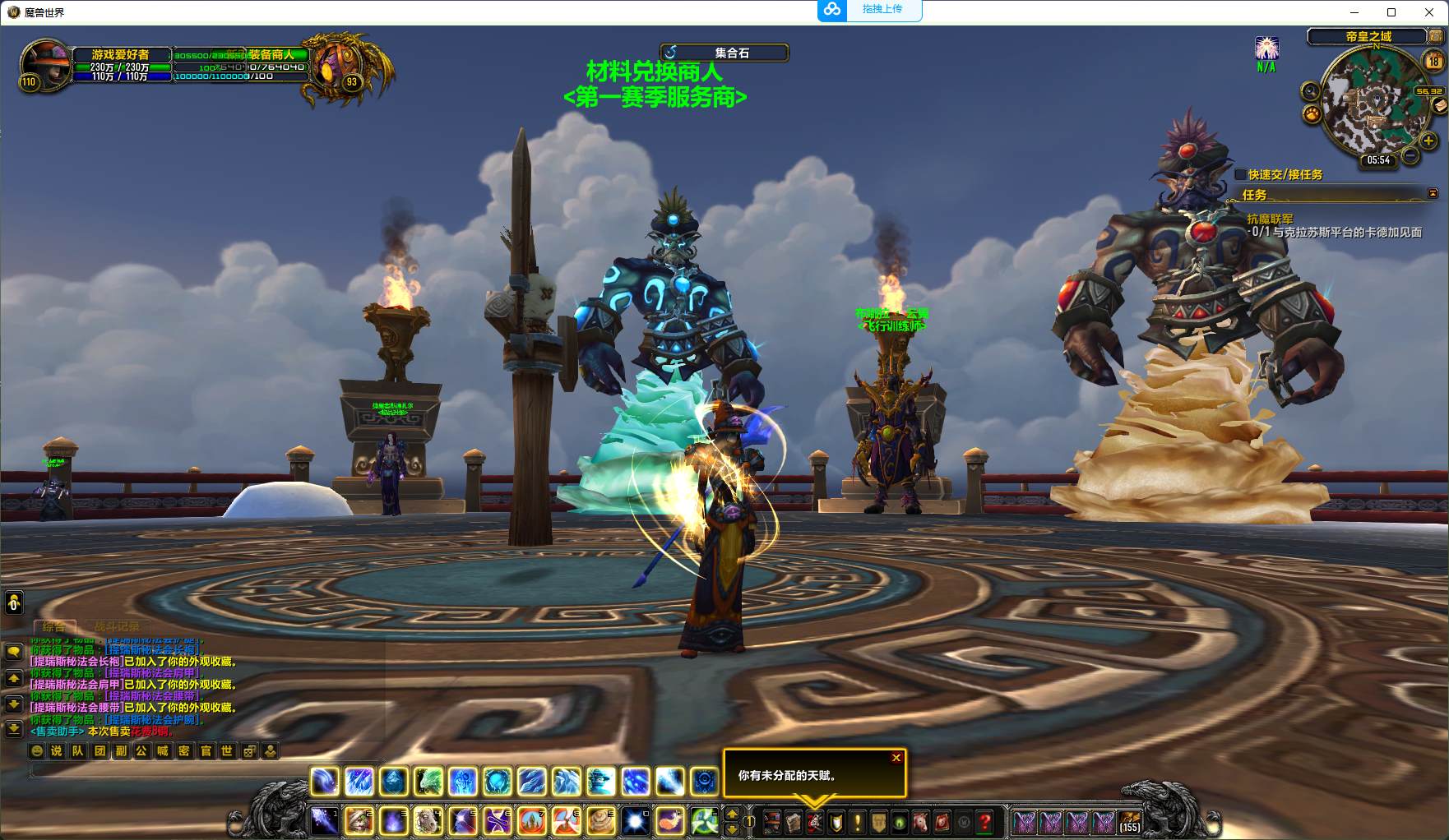1449x840 pixels.
Task: Select the 抗魔联军 quest in tracker
Action: (1270, 219)
